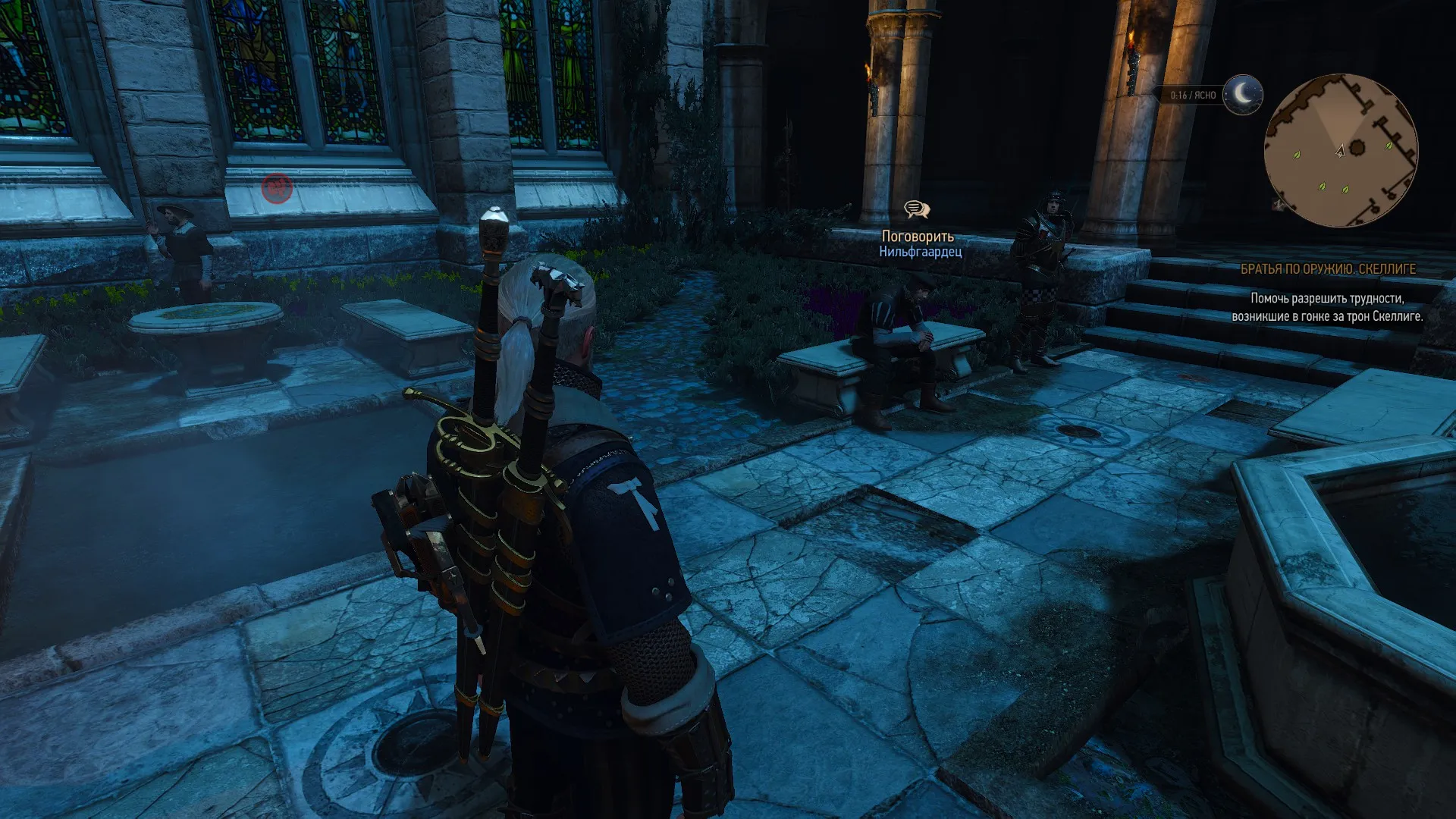Click the crescent moon time-of-day icon
The image size is (1456, 819).
coord(1242,95)
